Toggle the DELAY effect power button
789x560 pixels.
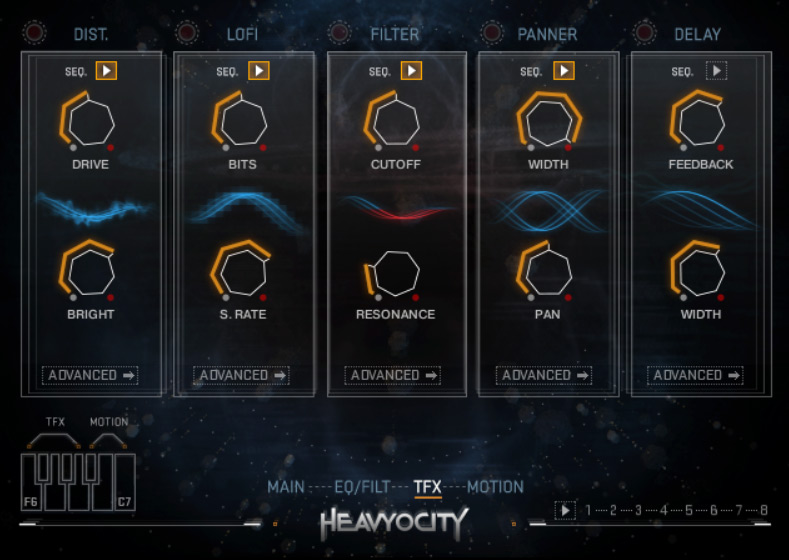(x=643, y=33)
